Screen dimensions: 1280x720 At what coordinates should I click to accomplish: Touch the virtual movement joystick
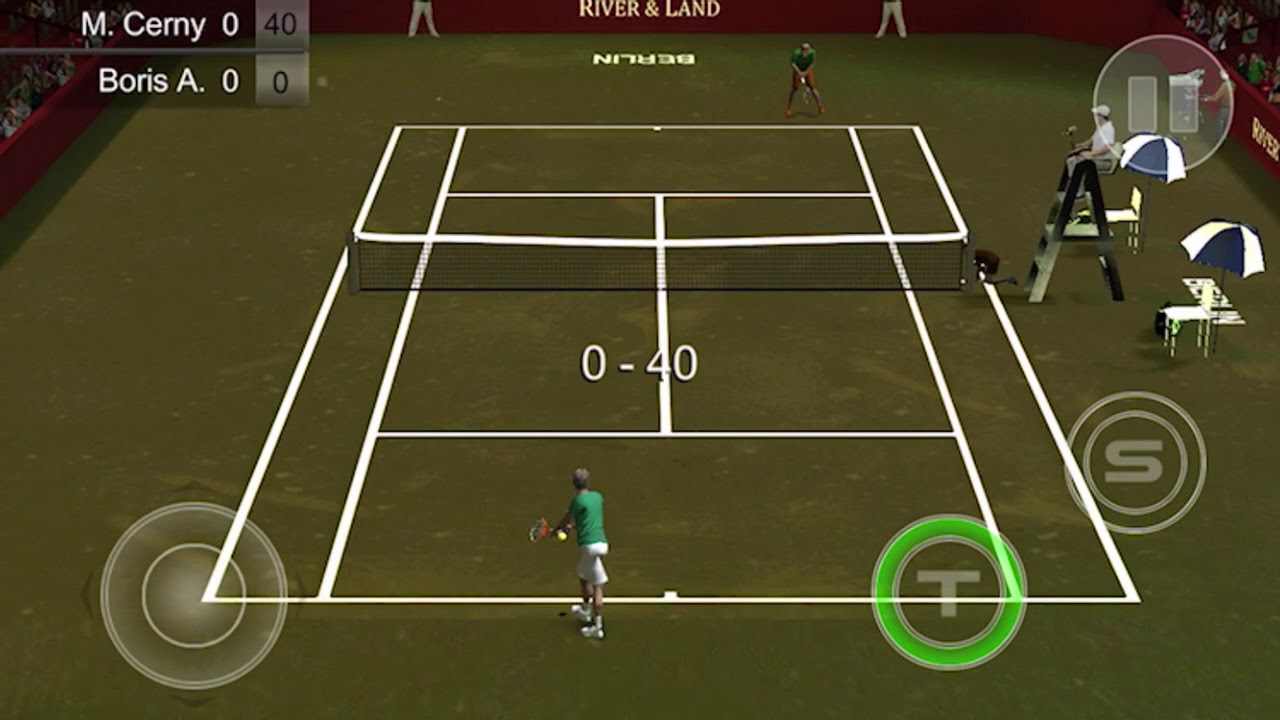[194, 595]
